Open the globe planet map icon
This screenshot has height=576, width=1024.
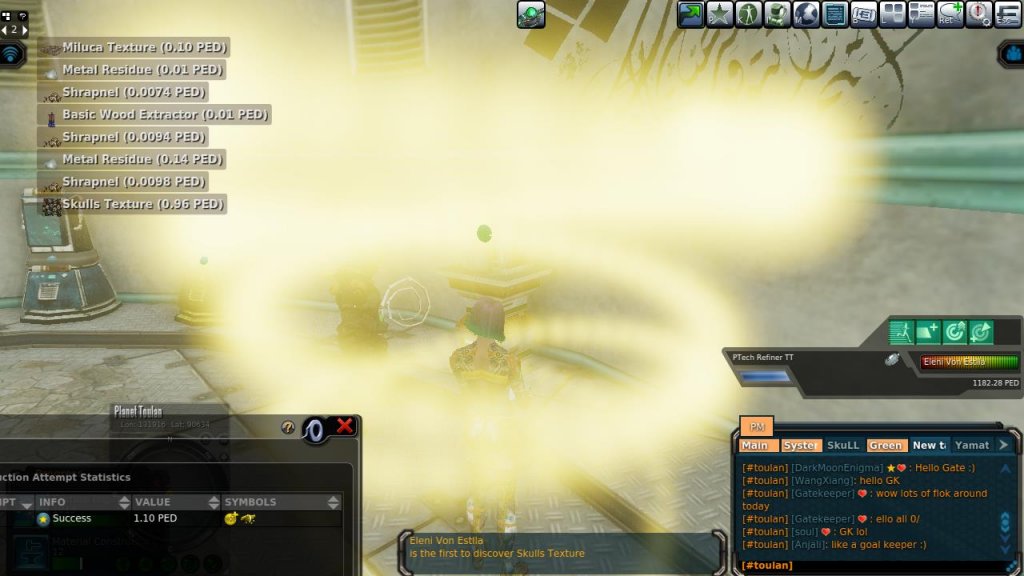[806, 14]
